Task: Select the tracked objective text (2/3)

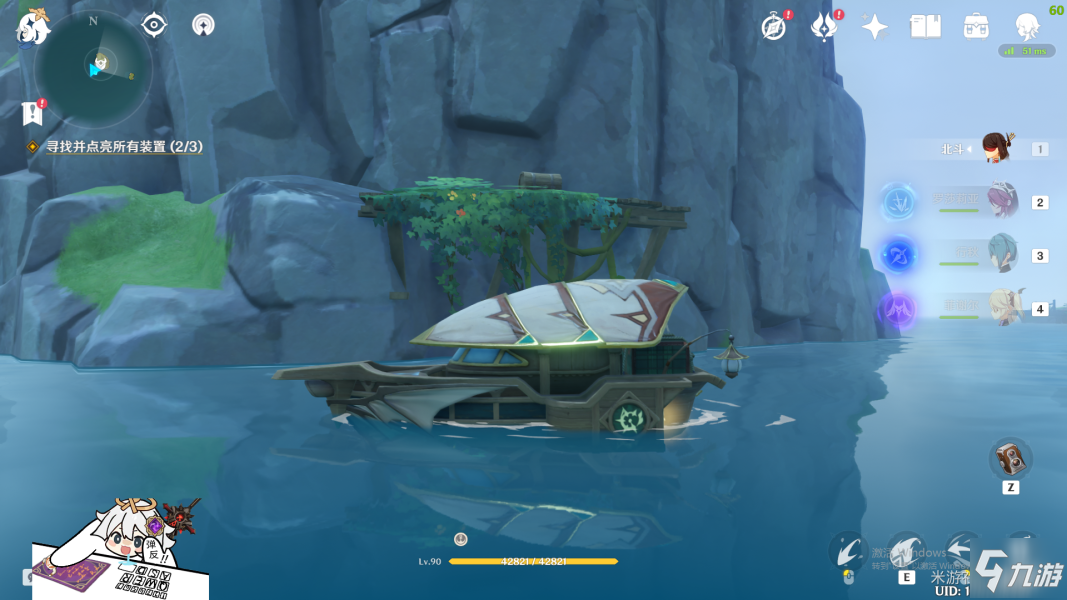Action: [x=124, y=147]
